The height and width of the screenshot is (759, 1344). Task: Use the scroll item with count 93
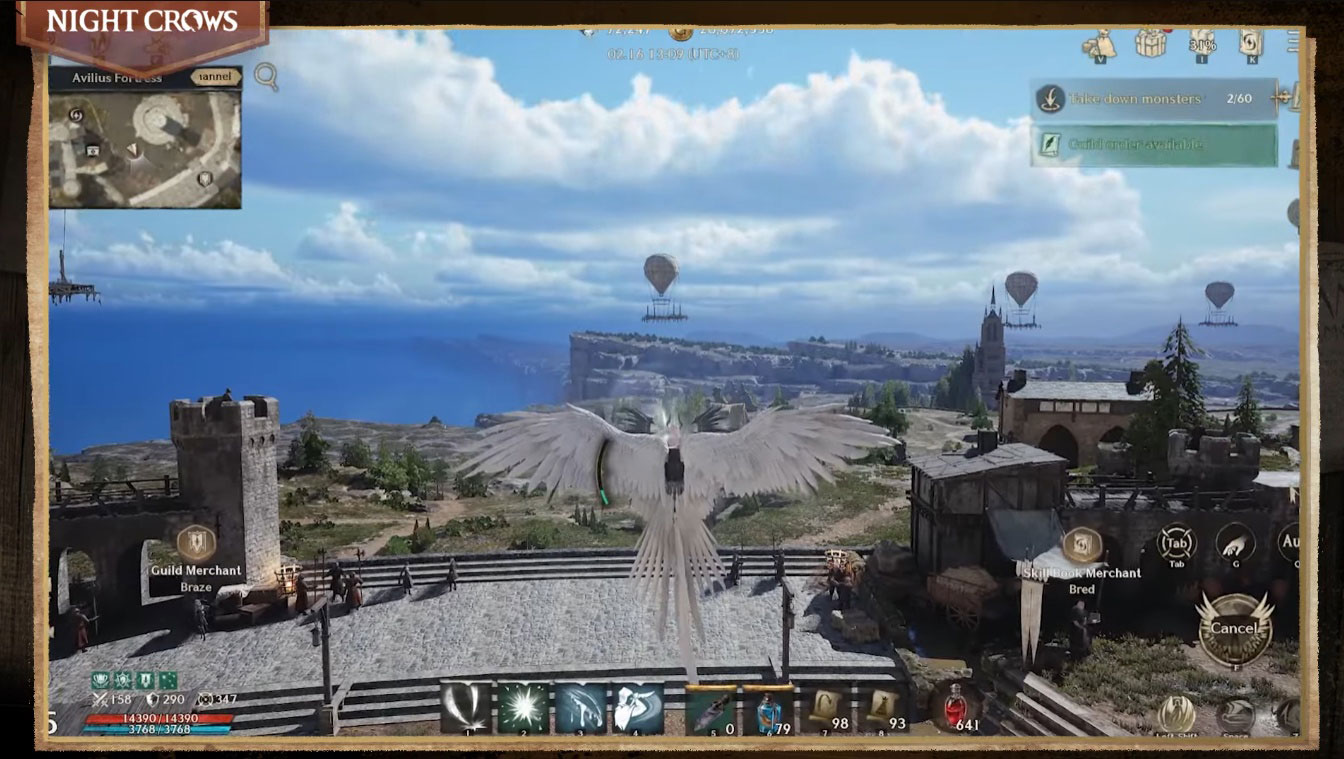(x=884, y=709)
